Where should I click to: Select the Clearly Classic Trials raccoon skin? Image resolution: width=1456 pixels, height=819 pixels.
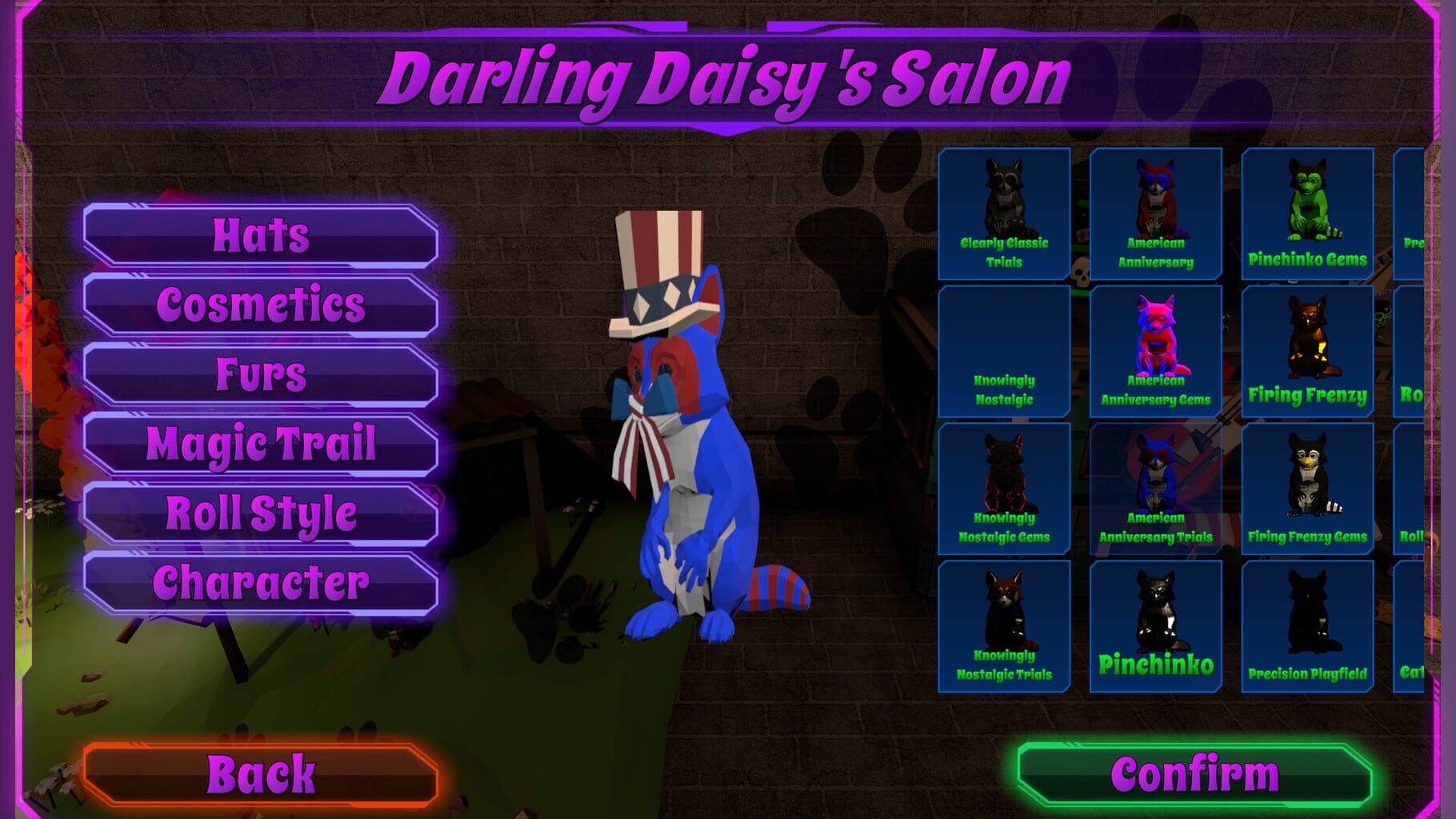click(x=1003, y=216)
